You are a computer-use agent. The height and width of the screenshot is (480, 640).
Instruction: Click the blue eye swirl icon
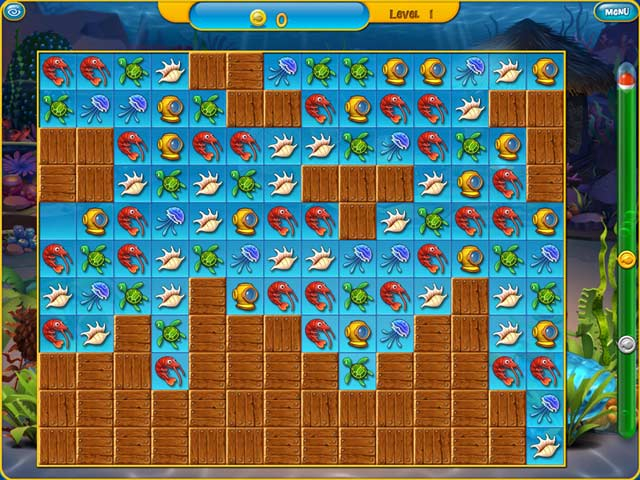click(x=12, y=10)
